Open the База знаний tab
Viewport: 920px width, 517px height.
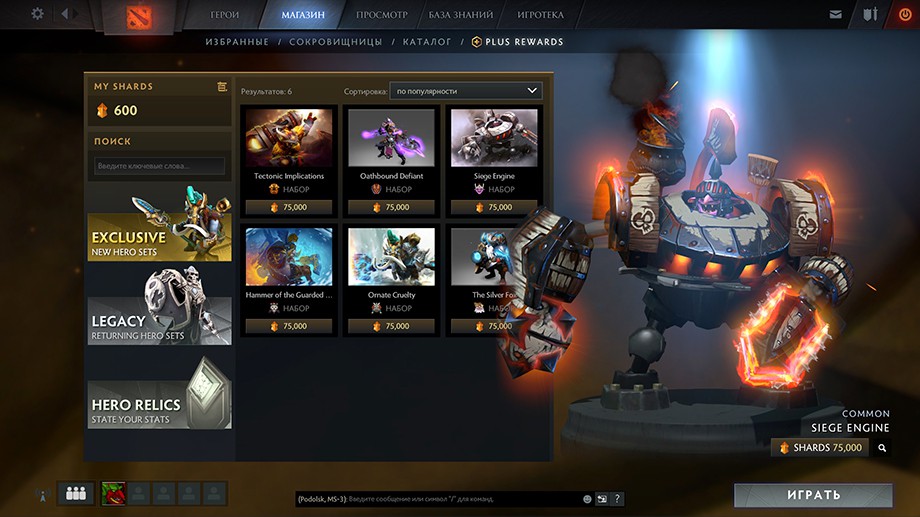(461, 15)
